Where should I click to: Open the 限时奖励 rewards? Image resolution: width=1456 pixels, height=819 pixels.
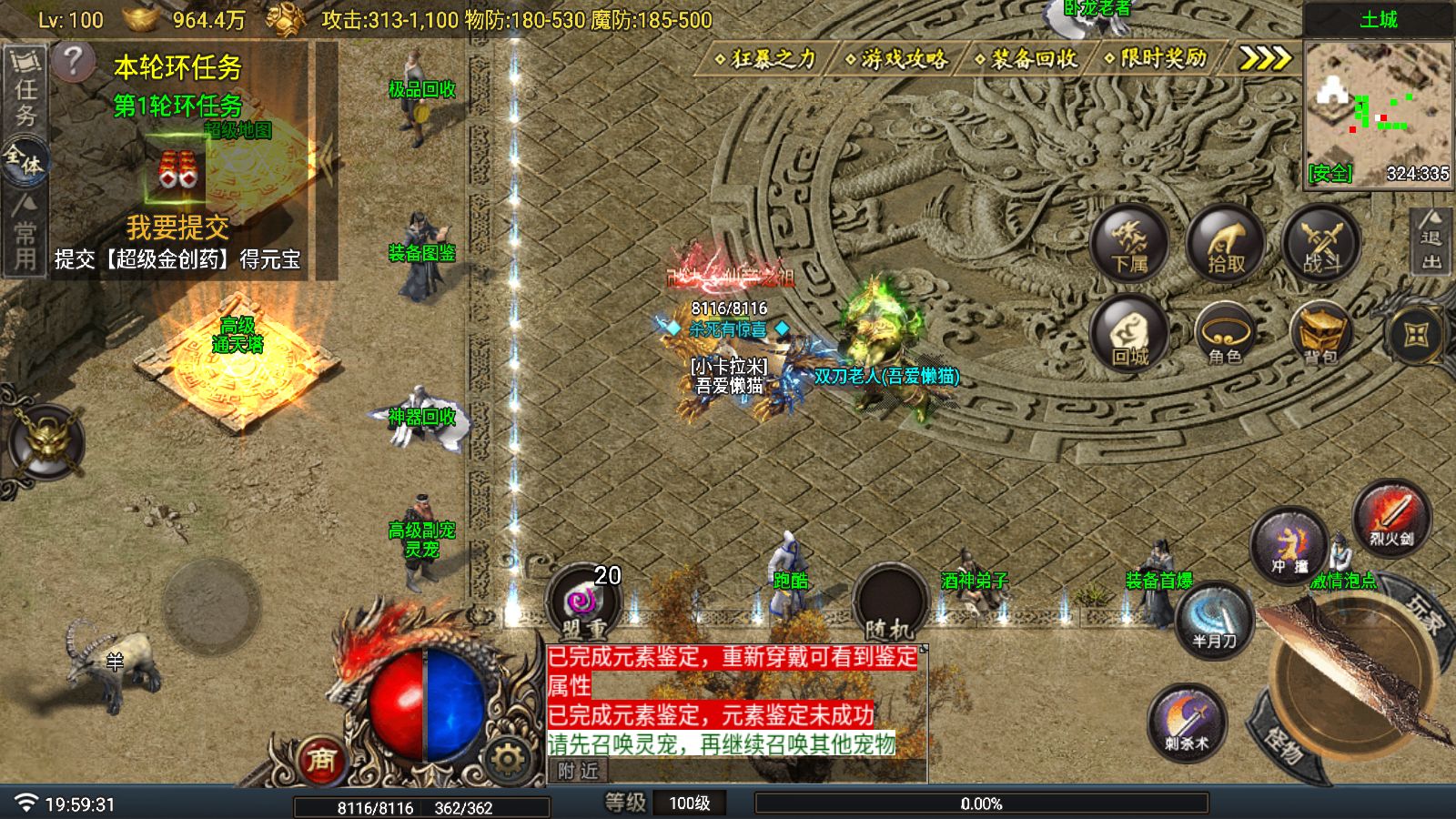(x=1156, y=59)
